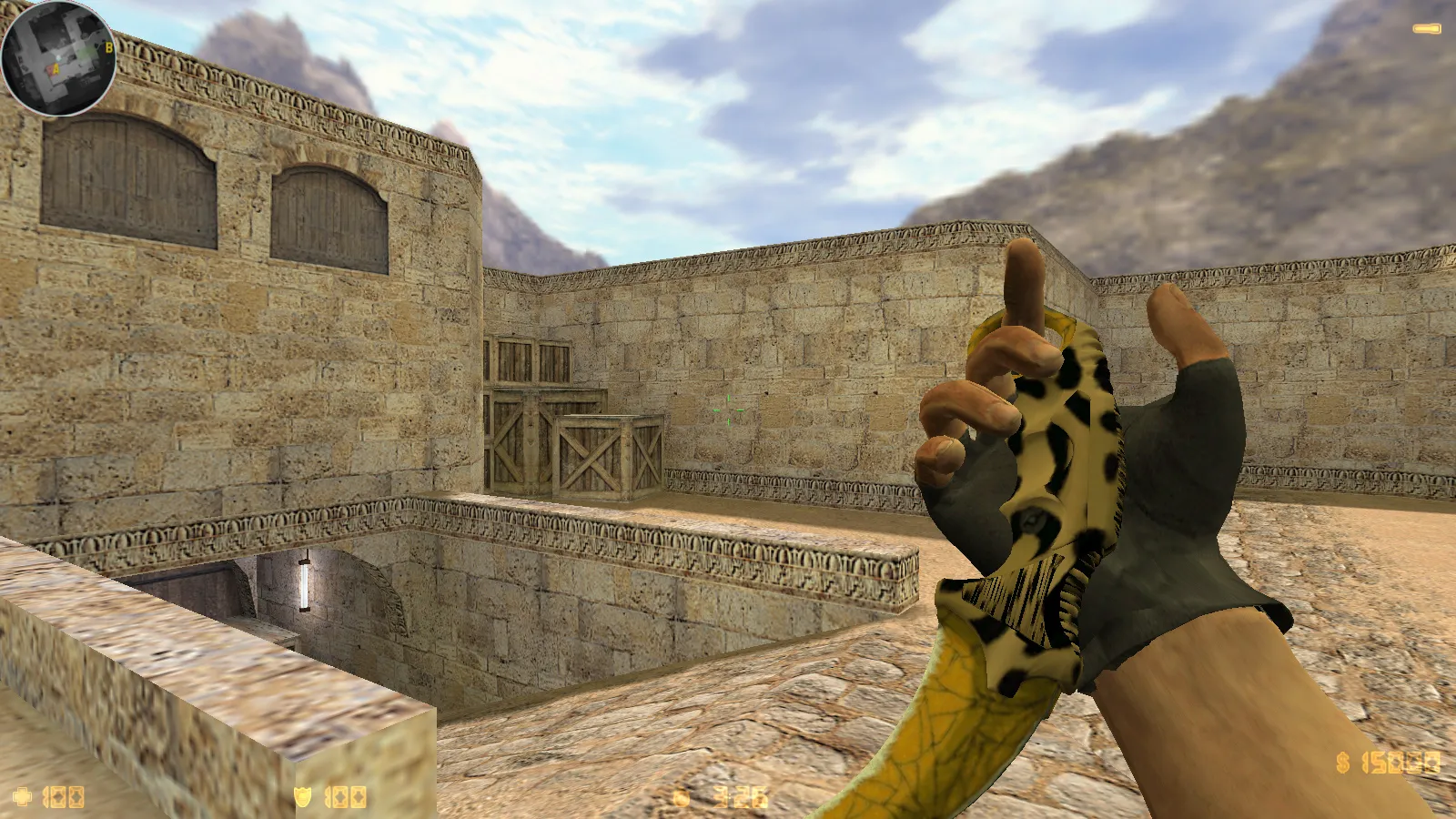Image resolution: width=1456 pixels, height=819 pixels.
Task: Click the armor shield icon in the HUD
Action: 302,795
